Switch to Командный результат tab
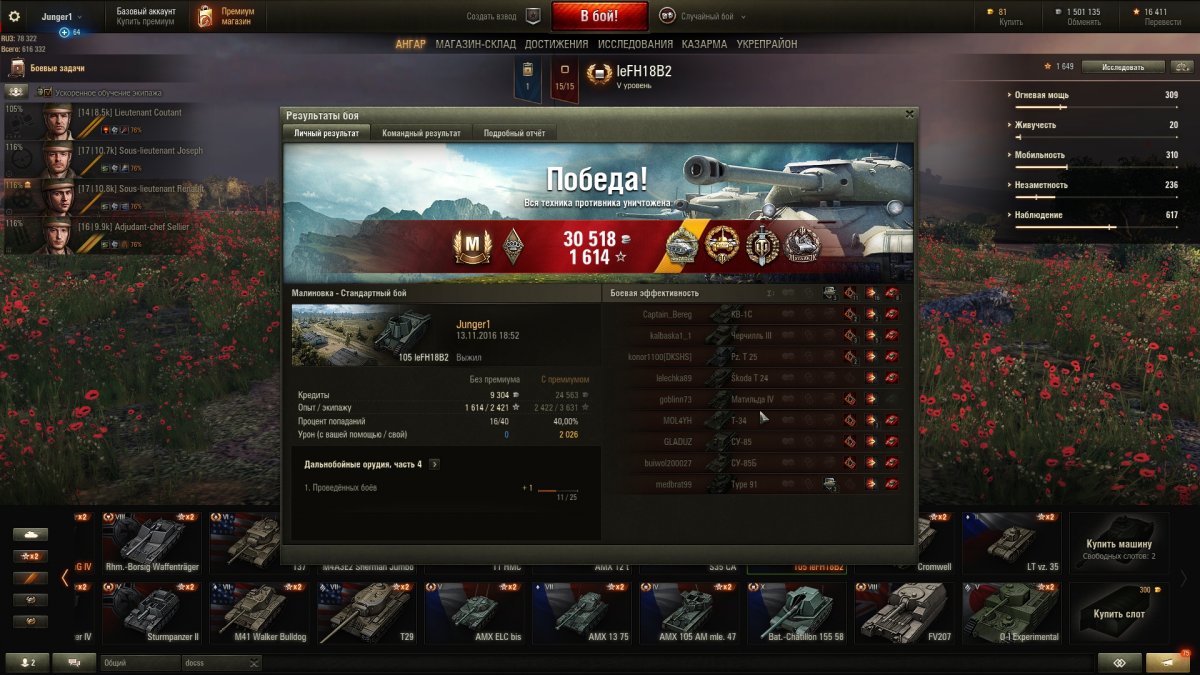This screenshot has height=675, width=1200. [421, 133]
